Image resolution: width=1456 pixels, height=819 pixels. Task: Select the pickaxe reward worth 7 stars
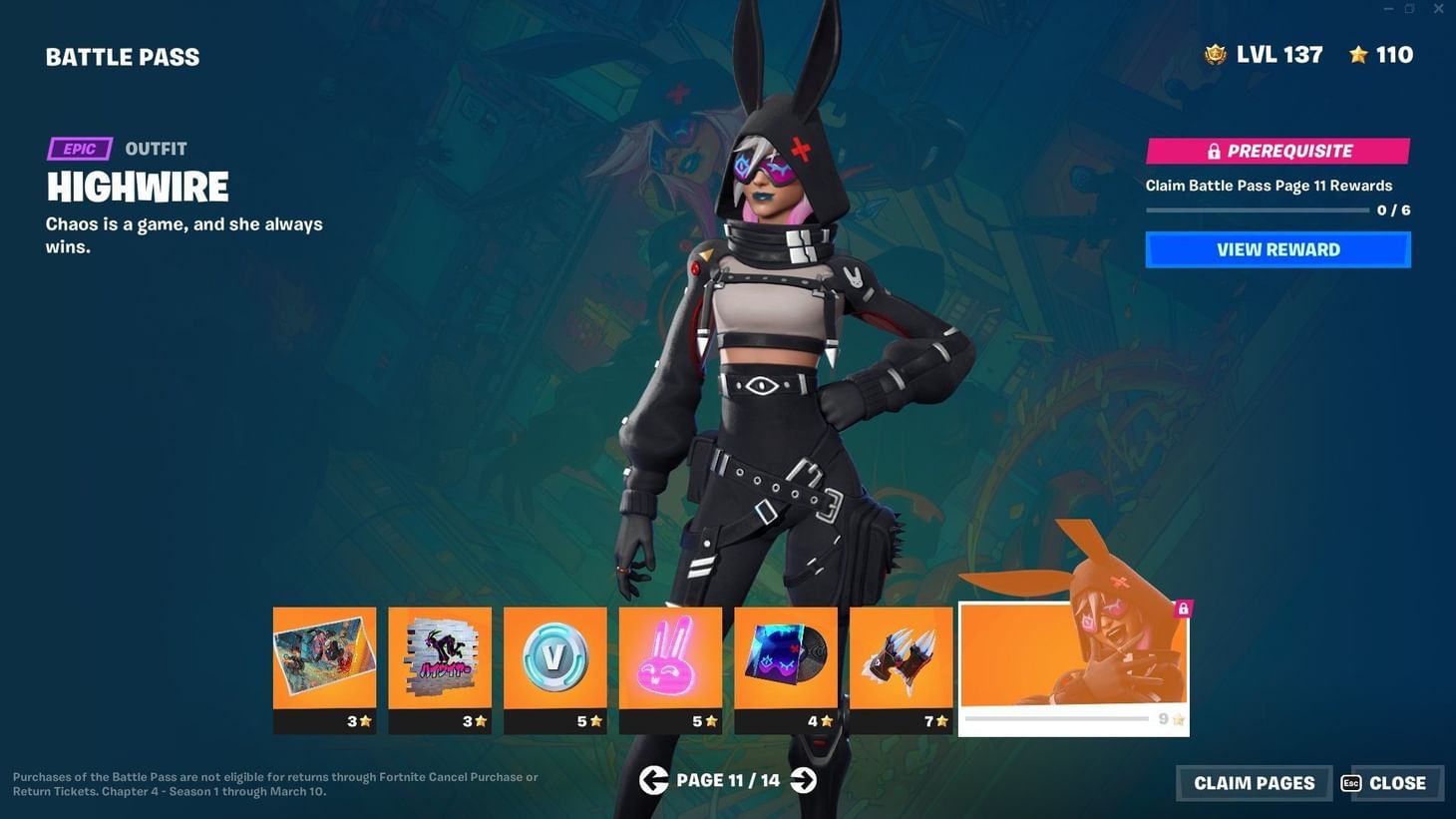pos(902,658)
